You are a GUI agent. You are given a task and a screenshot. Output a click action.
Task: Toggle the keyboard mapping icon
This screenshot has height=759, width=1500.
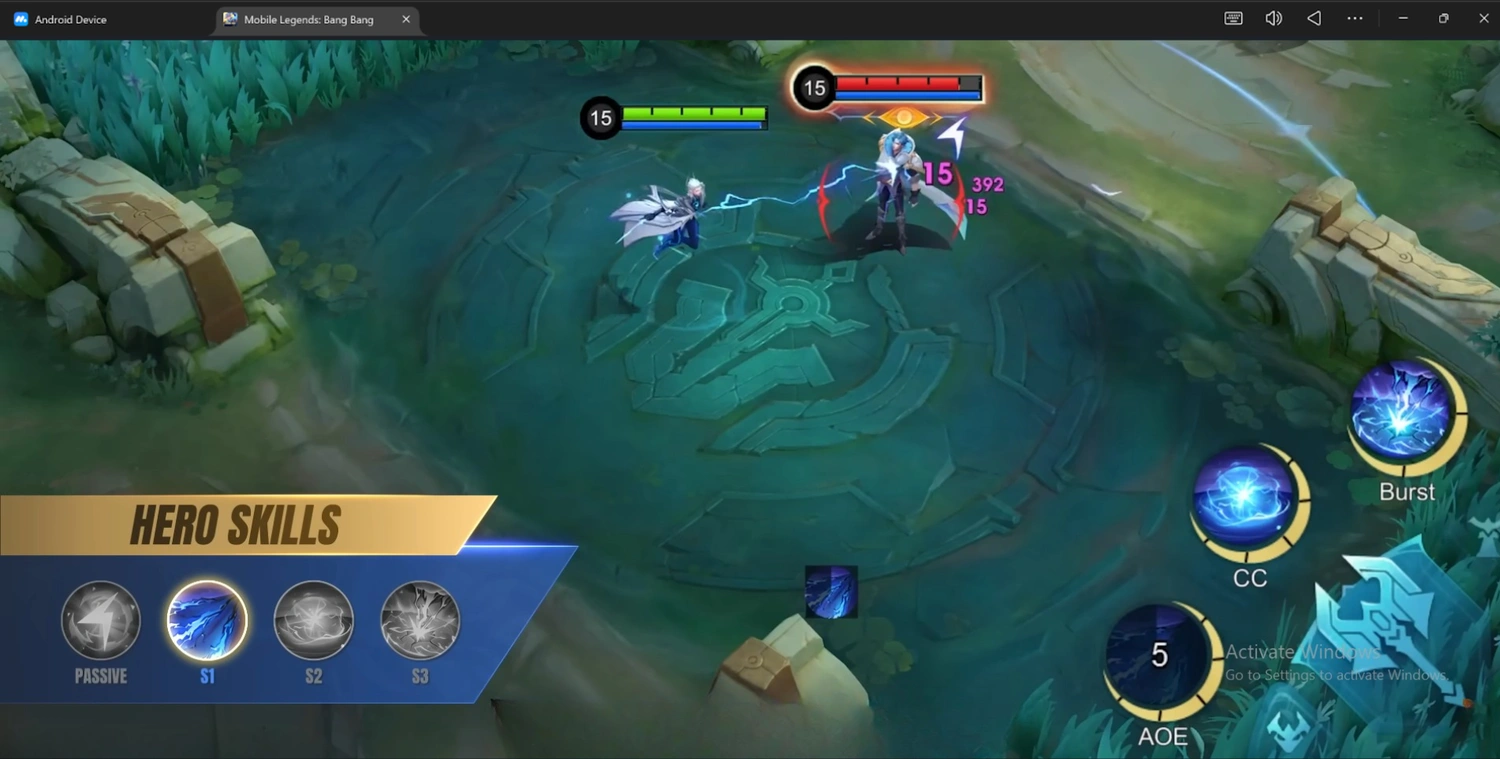[1233, 18]
